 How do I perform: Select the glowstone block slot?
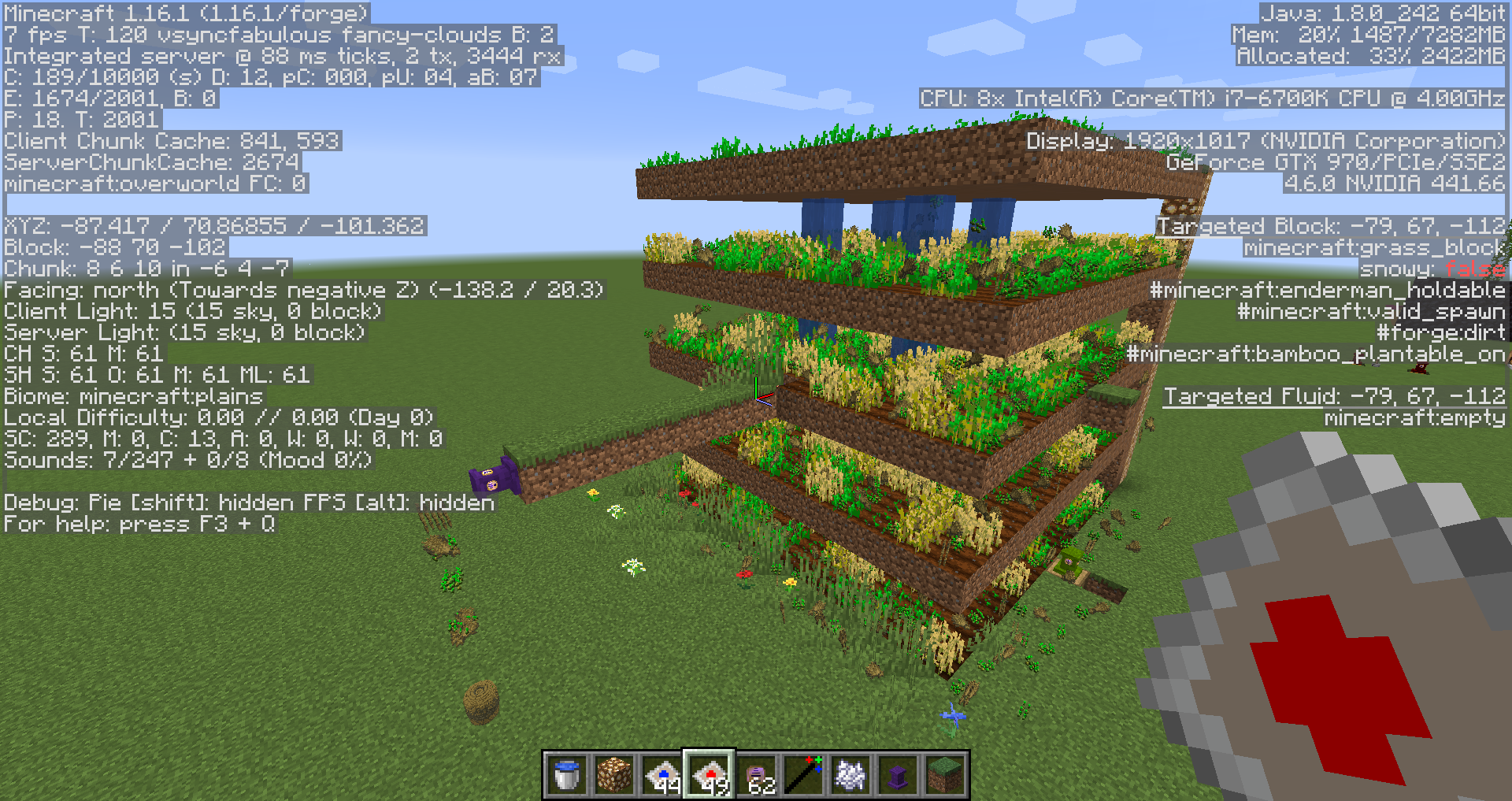coord(614,775)
